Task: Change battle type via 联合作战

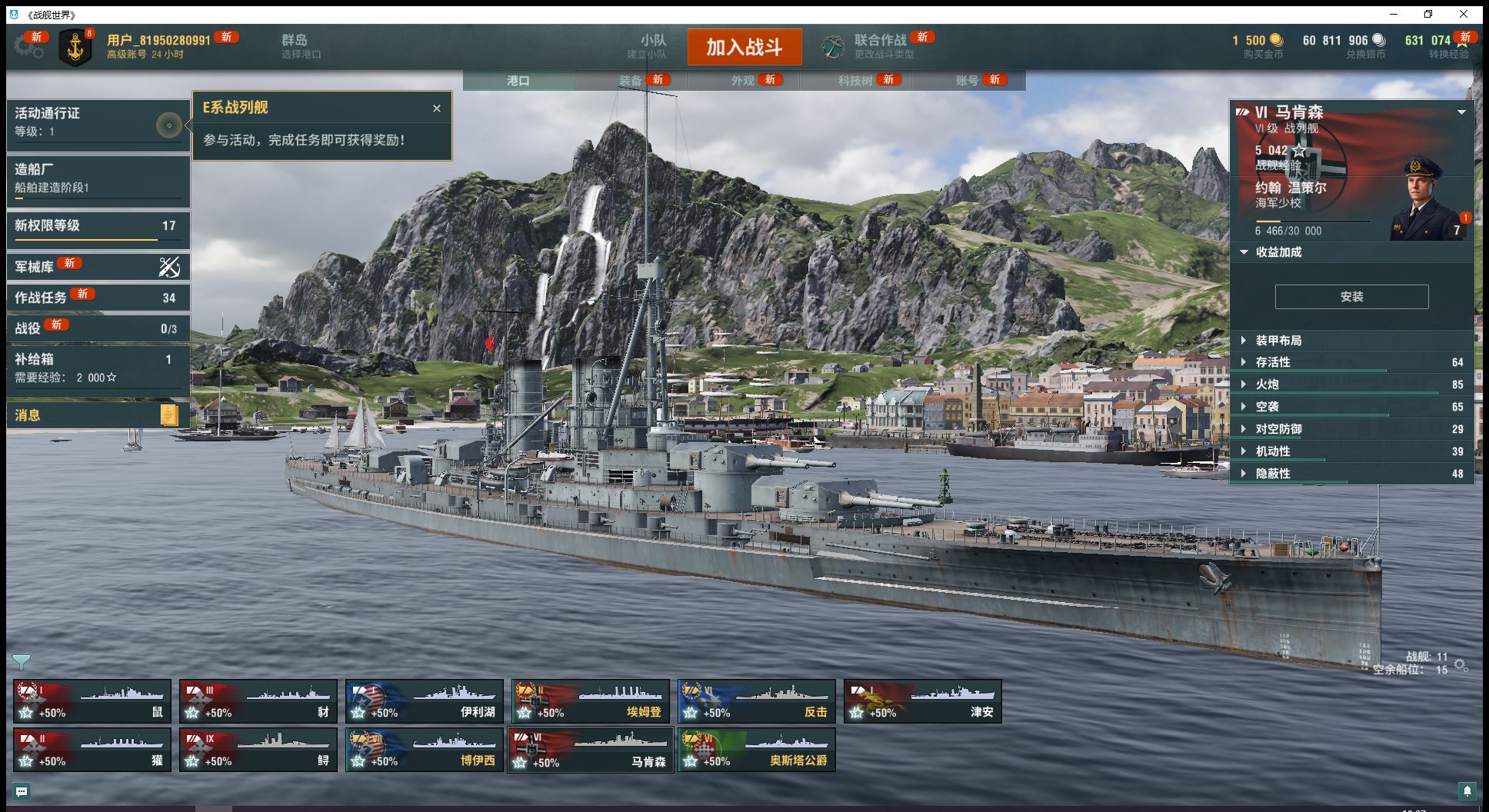Action: (x=880, y=46)
